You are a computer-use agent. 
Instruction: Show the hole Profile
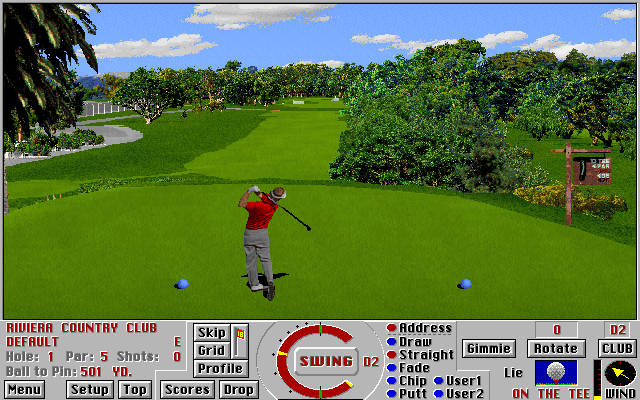[219, 368]
